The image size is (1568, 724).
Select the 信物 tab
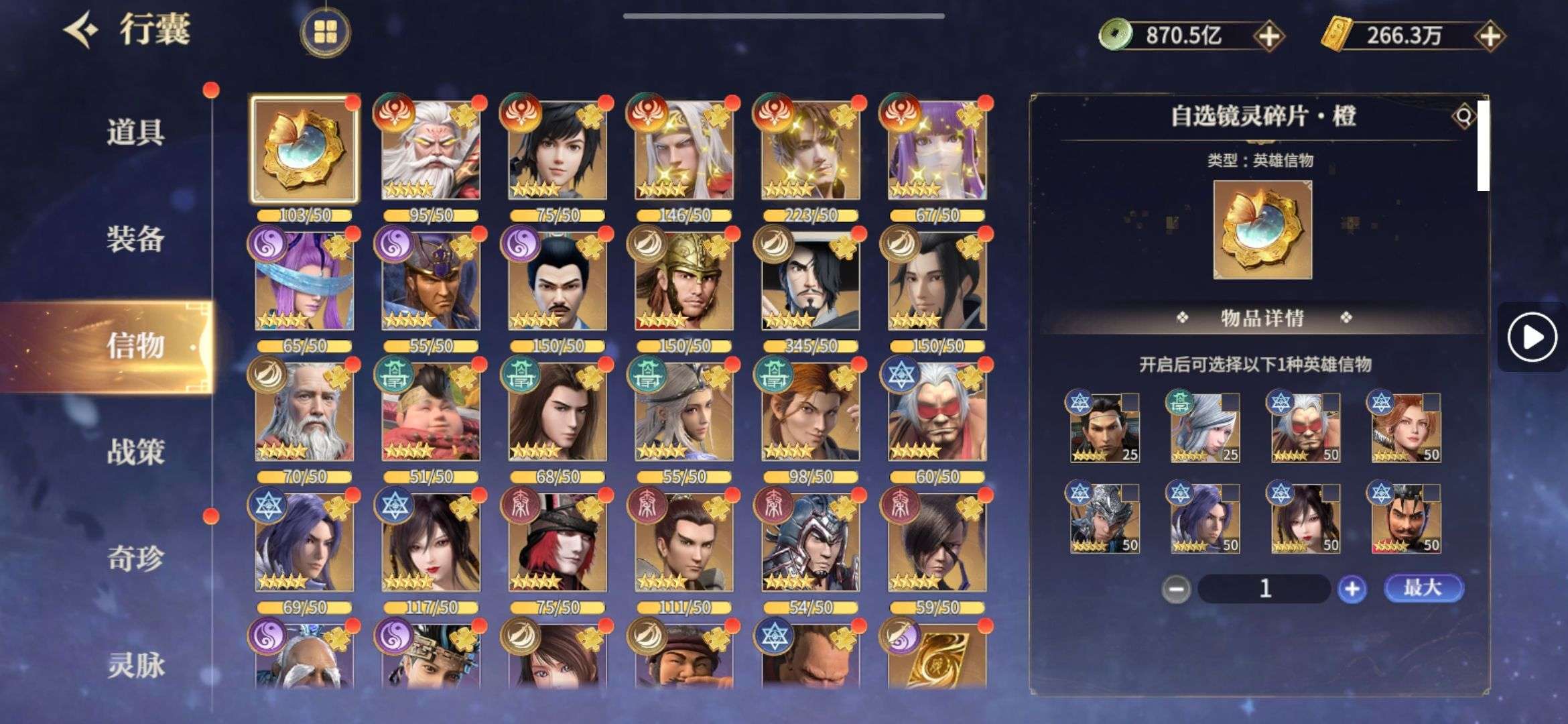pyautogui.click(x=135, y=346)
